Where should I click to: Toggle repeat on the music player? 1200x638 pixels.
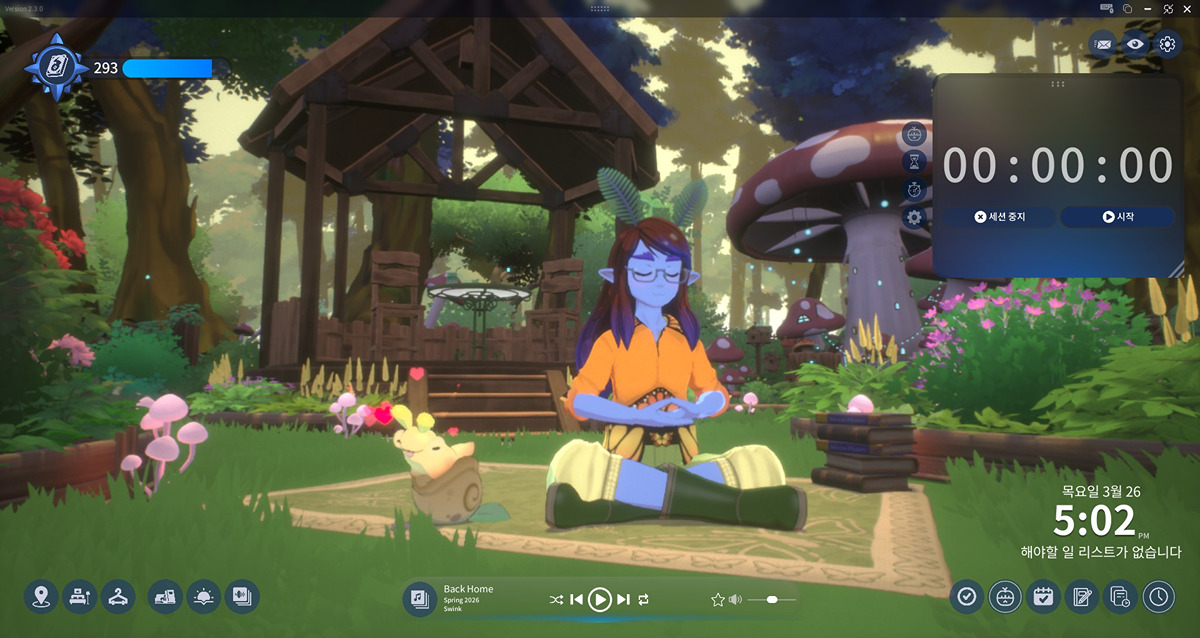(644, 599)
